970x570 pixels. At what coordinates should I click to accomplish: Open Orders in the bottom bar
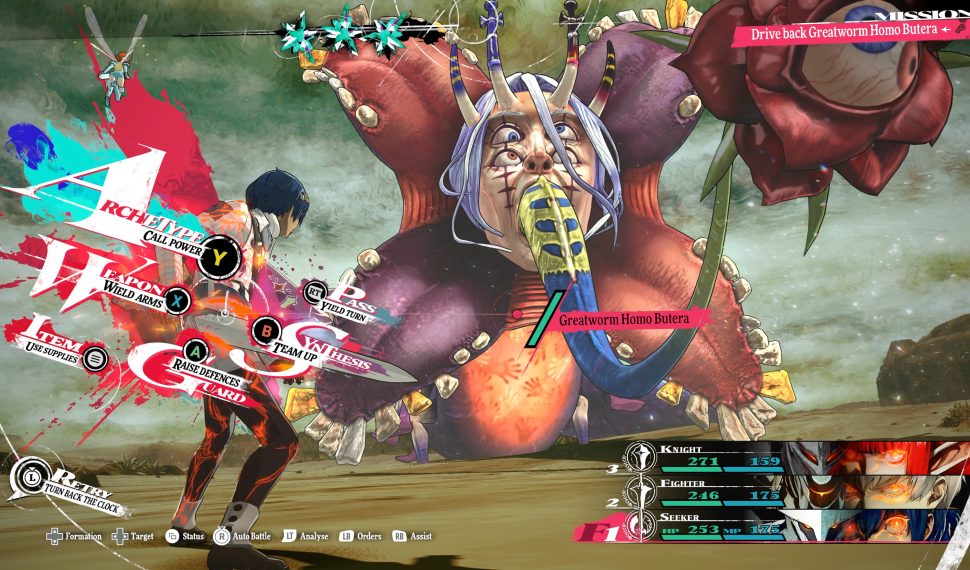pyautogui.click(x=360, y=536)
